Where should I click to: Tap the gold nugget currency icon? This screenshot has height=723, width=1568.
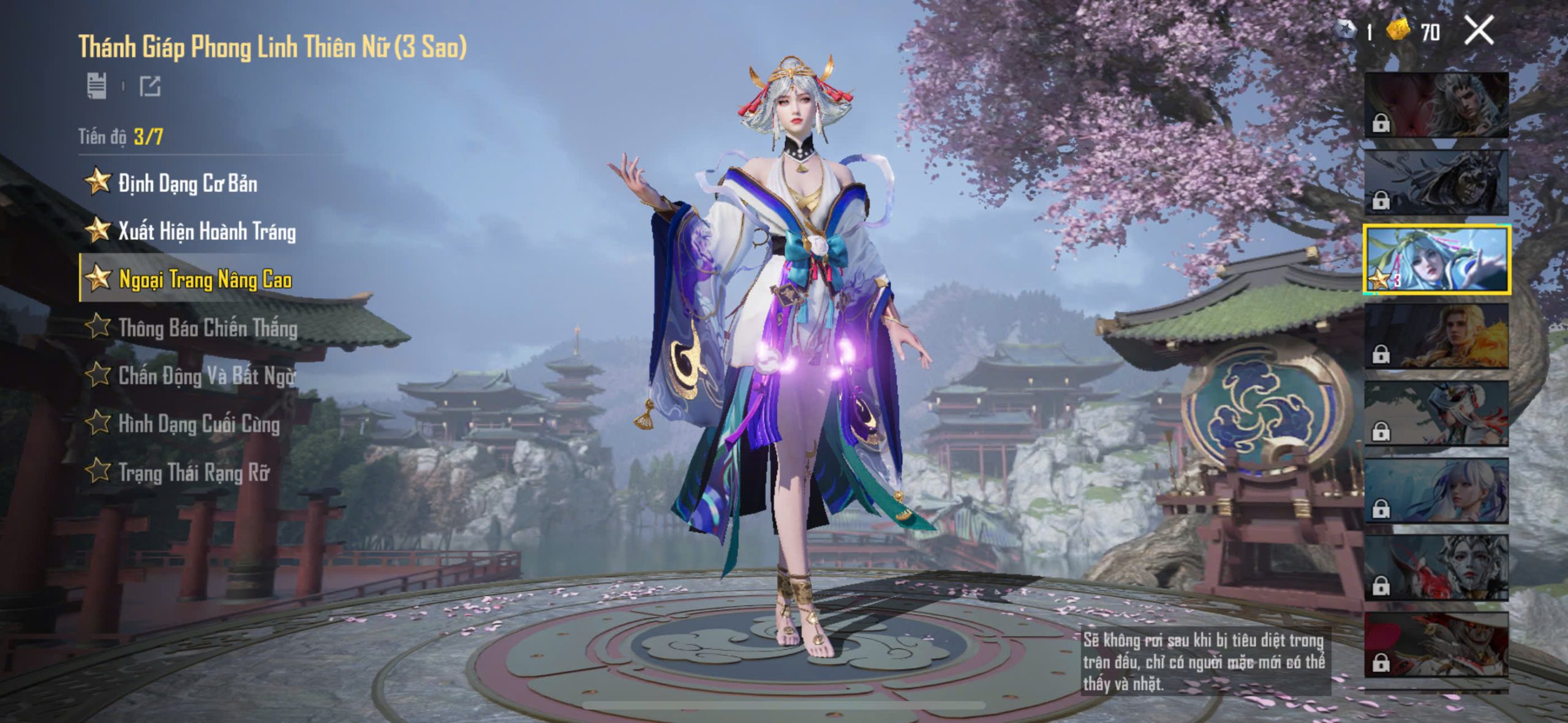1398,30
